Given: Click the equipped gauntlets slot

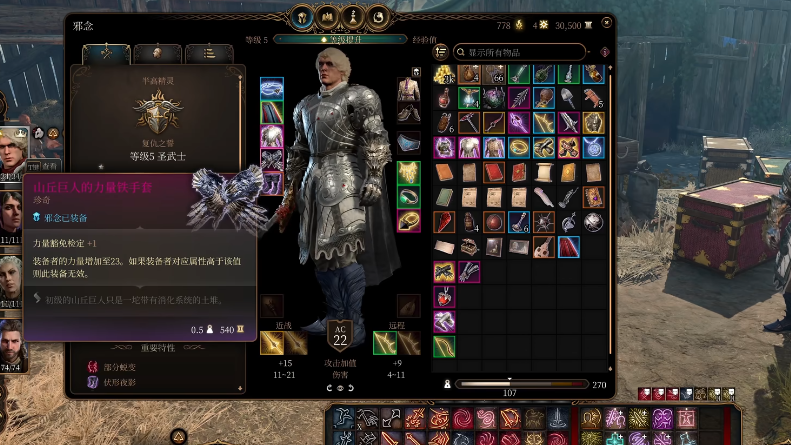Looking at the screenshot, I should [272, 158].
